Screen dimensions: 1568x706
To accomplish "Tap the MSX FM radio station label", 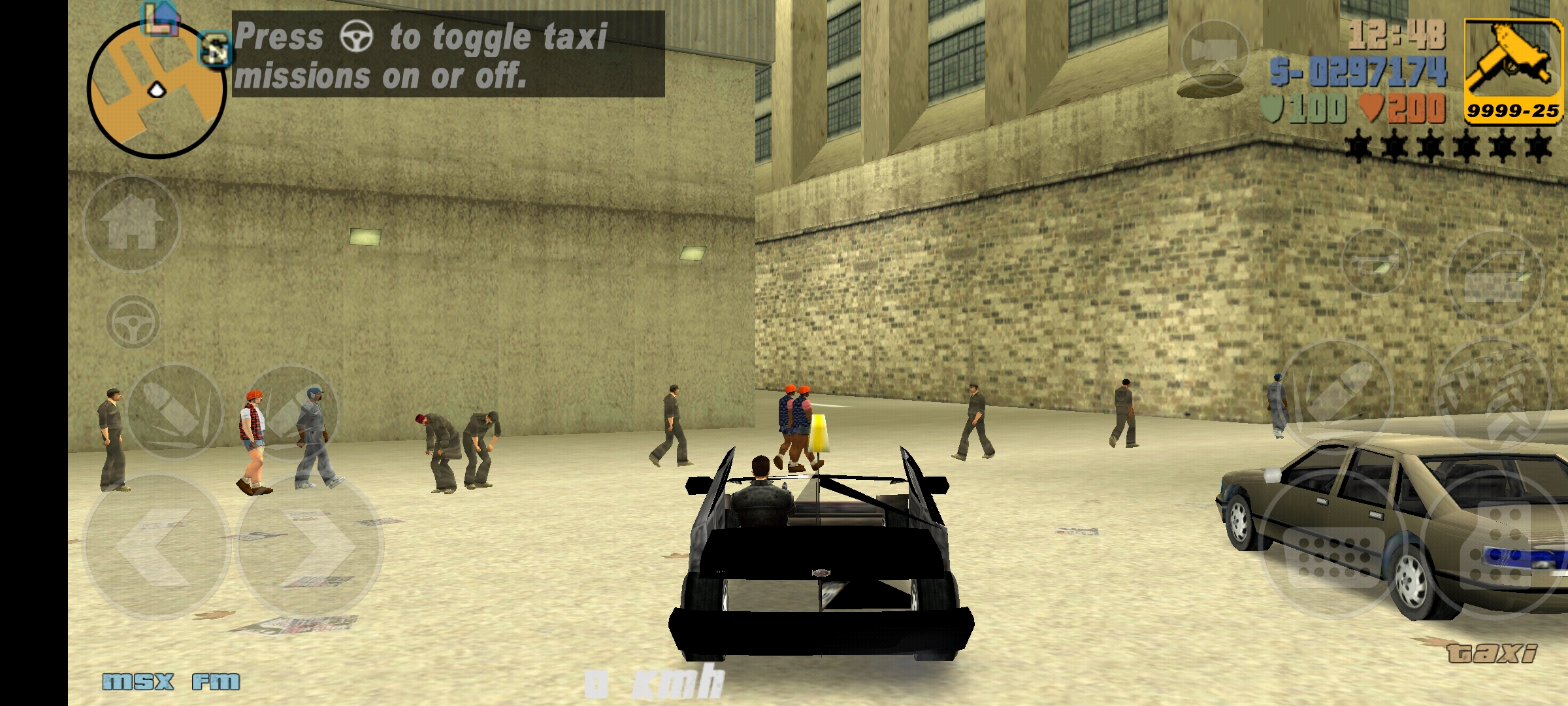I will point(171,682).
